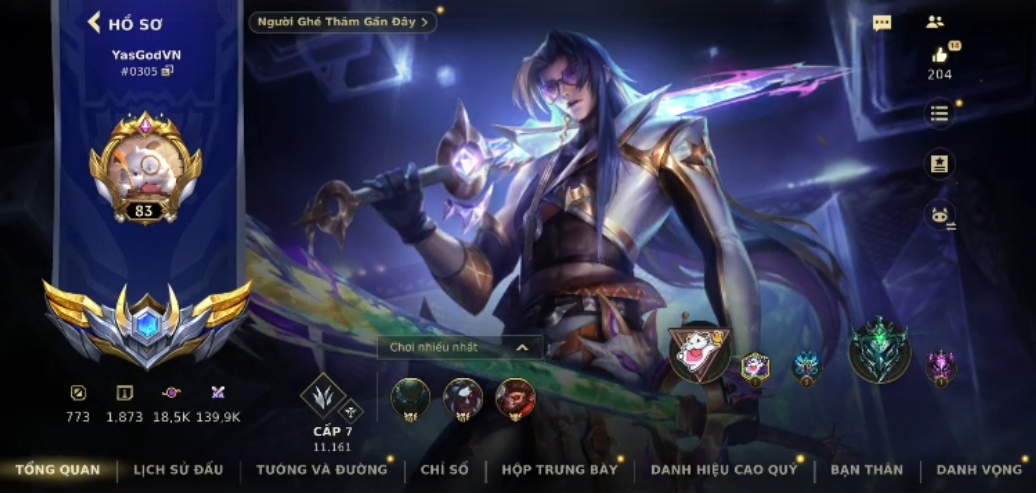The height and width of the screenshot is (493, 1036).
Task: Select the Bạn Thân tab
Action: (866, 469)
